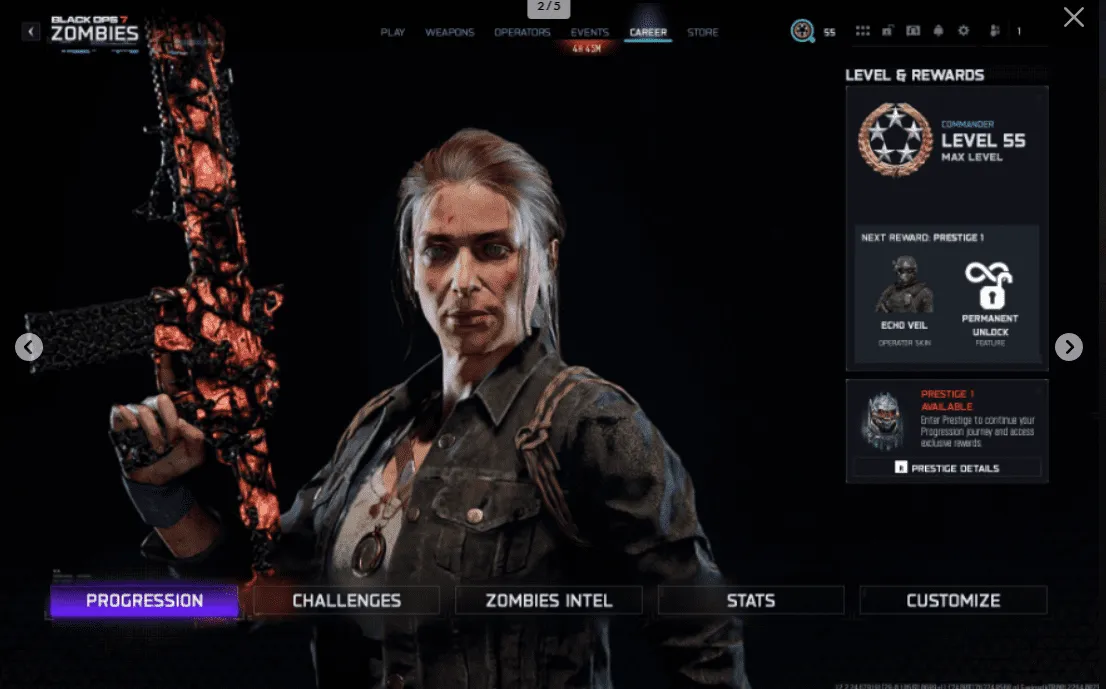Show the Stats tab
This screenshot has width=1106, height=689.
(x=751, y=601)
